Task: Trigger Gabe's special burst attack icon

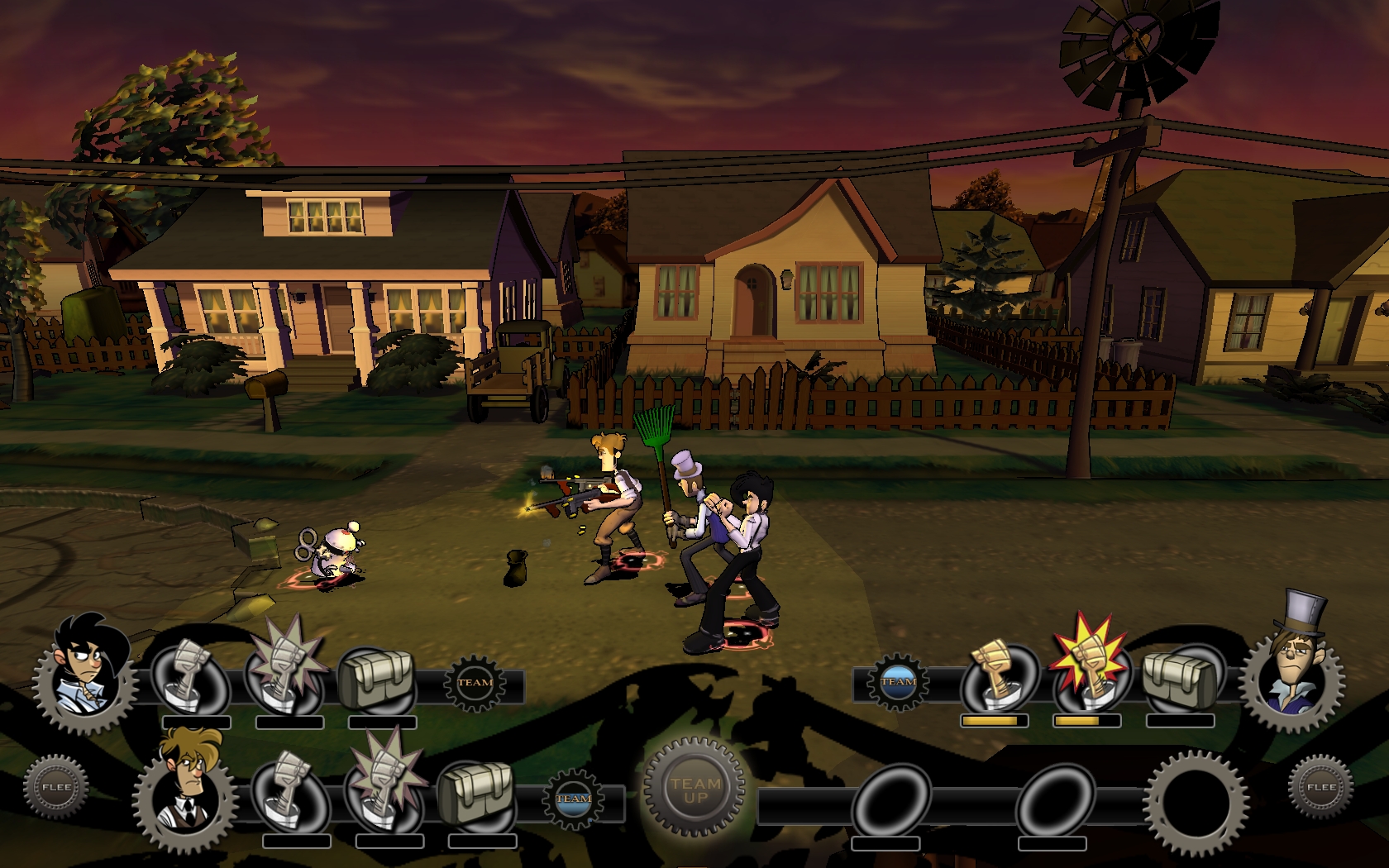Action: (x=283, y=674)
